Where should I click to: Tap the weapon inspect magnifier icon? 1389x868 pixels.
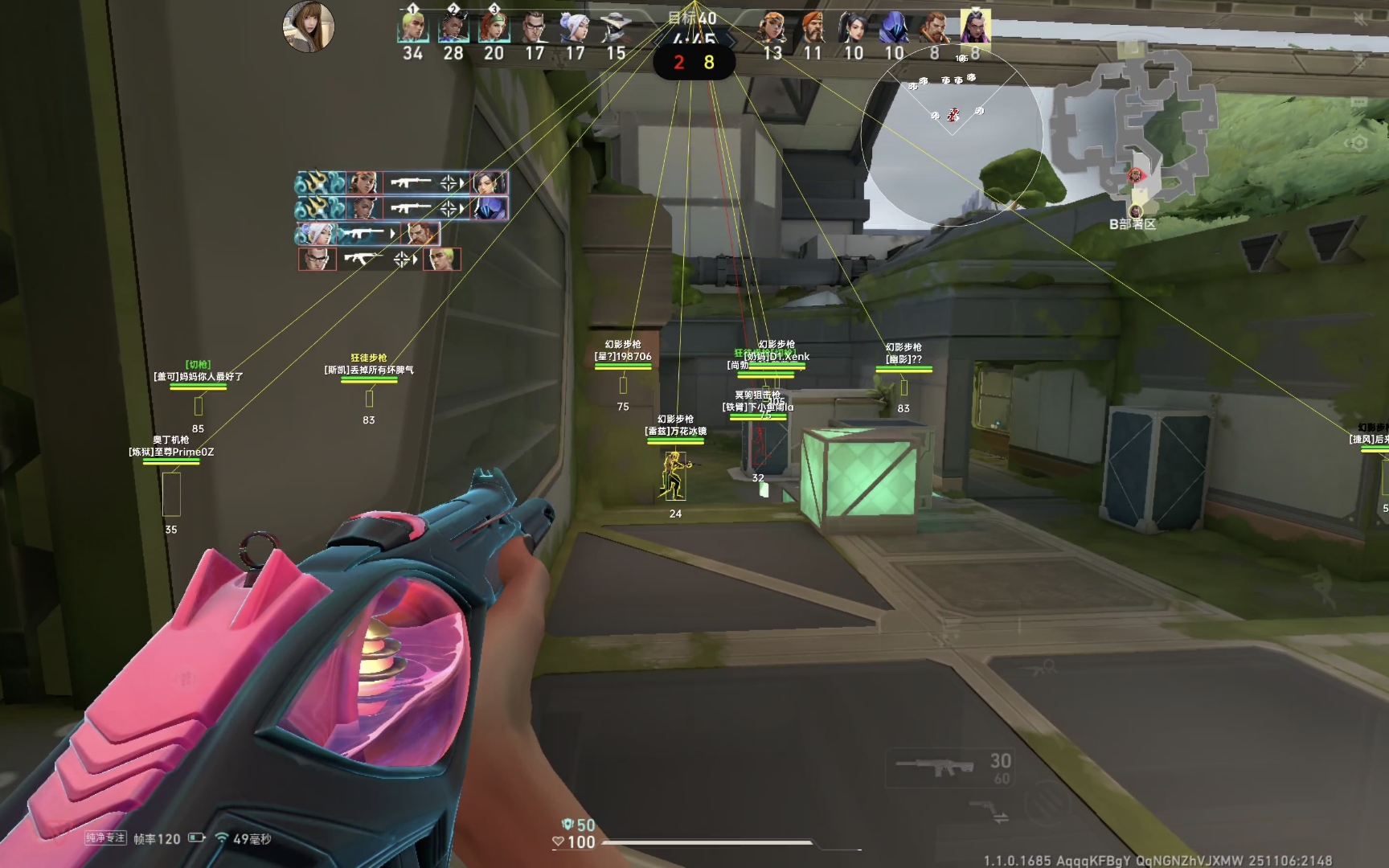tap(1045, 666)
